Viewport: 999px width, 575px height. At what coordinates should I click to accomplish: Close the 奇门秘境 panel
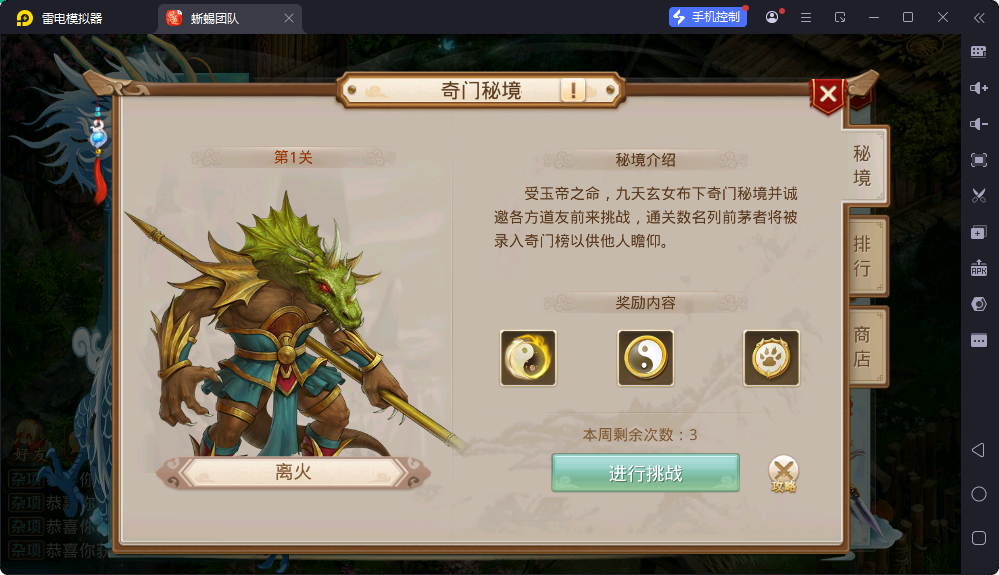(828, 95)
